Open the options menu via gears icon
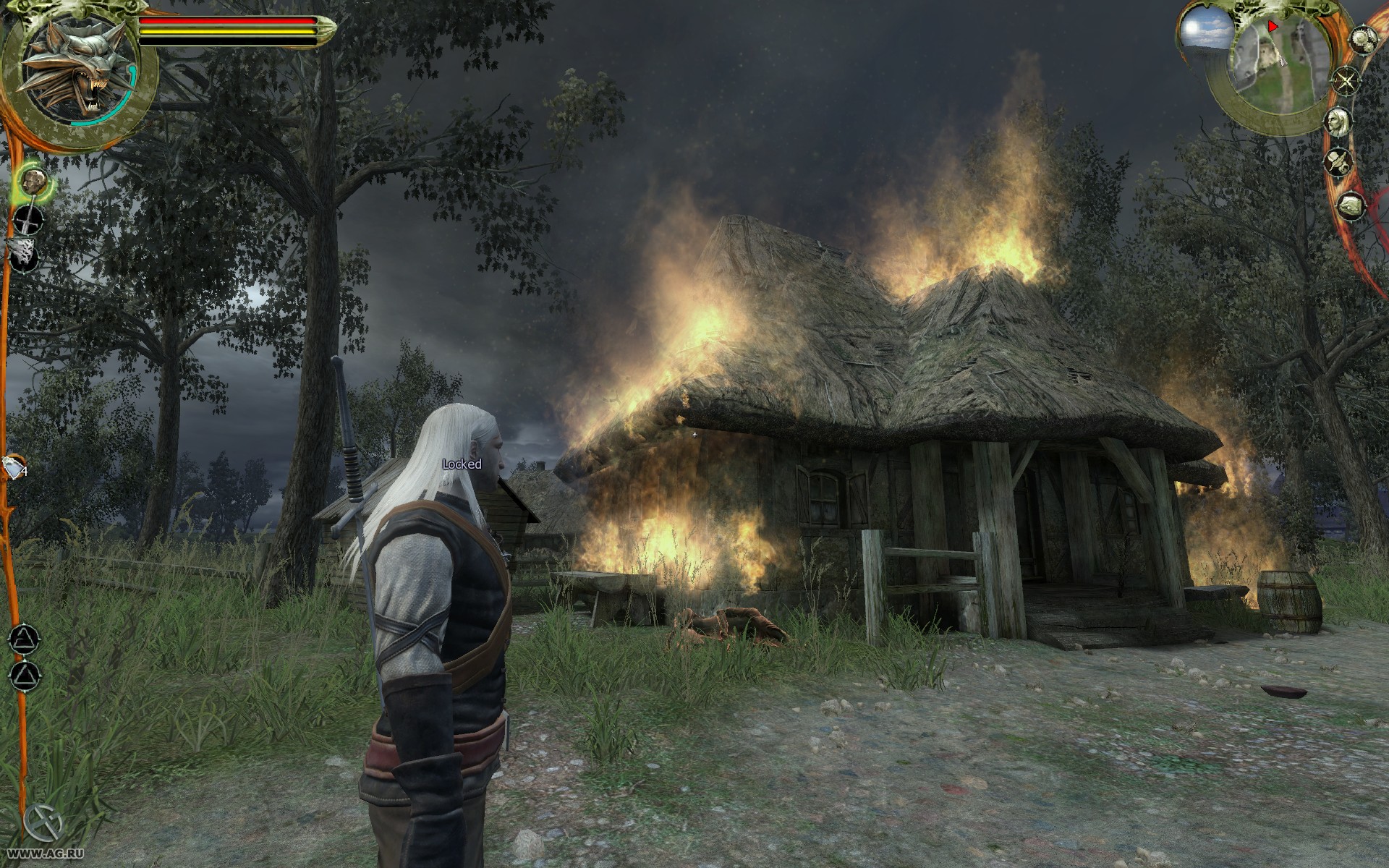Viewport: 1389px width, 868px height. tap(1363, 38)
